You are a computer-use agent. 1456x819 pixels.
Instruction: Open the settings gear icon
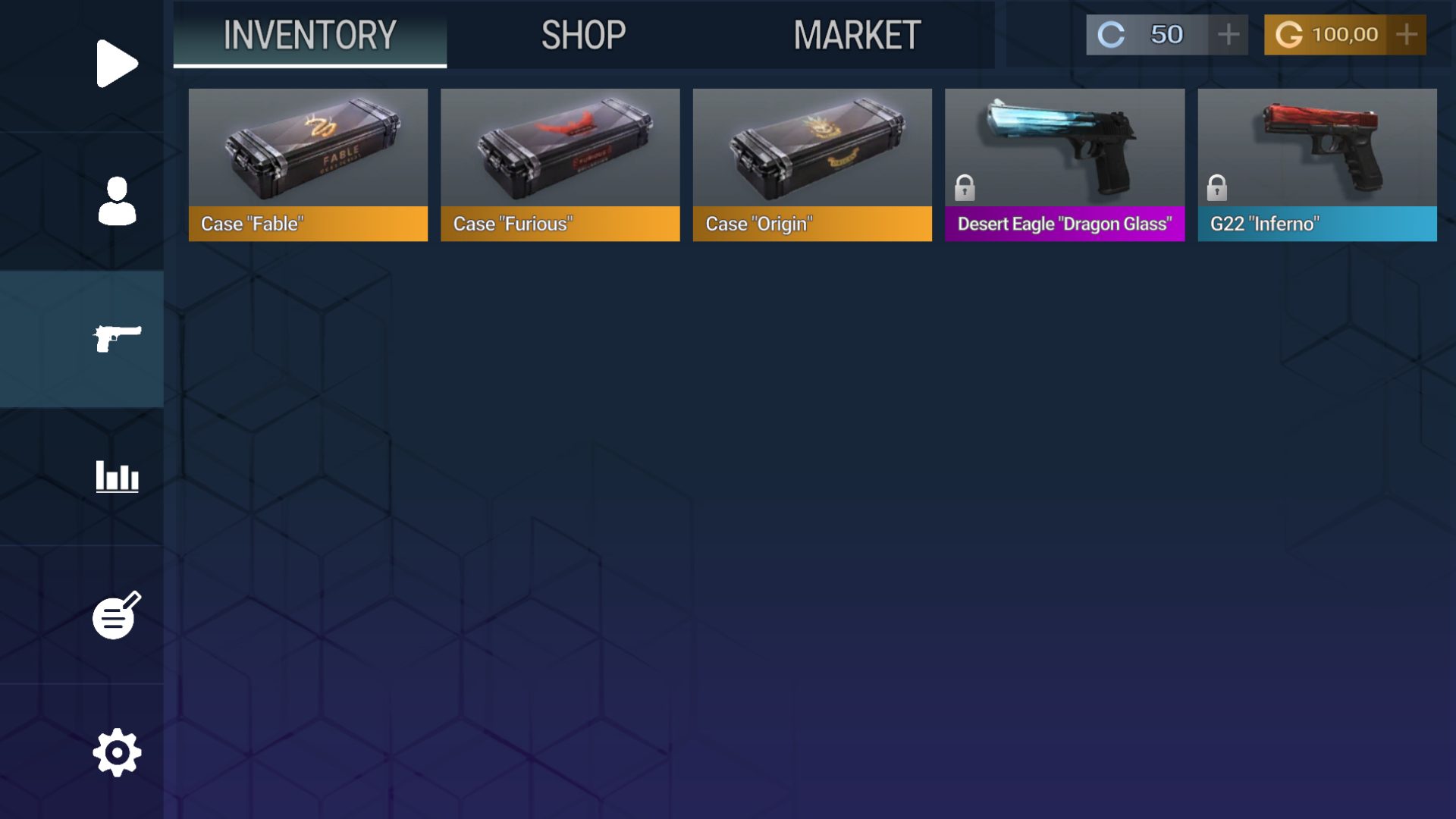click(x=117, y=752)
